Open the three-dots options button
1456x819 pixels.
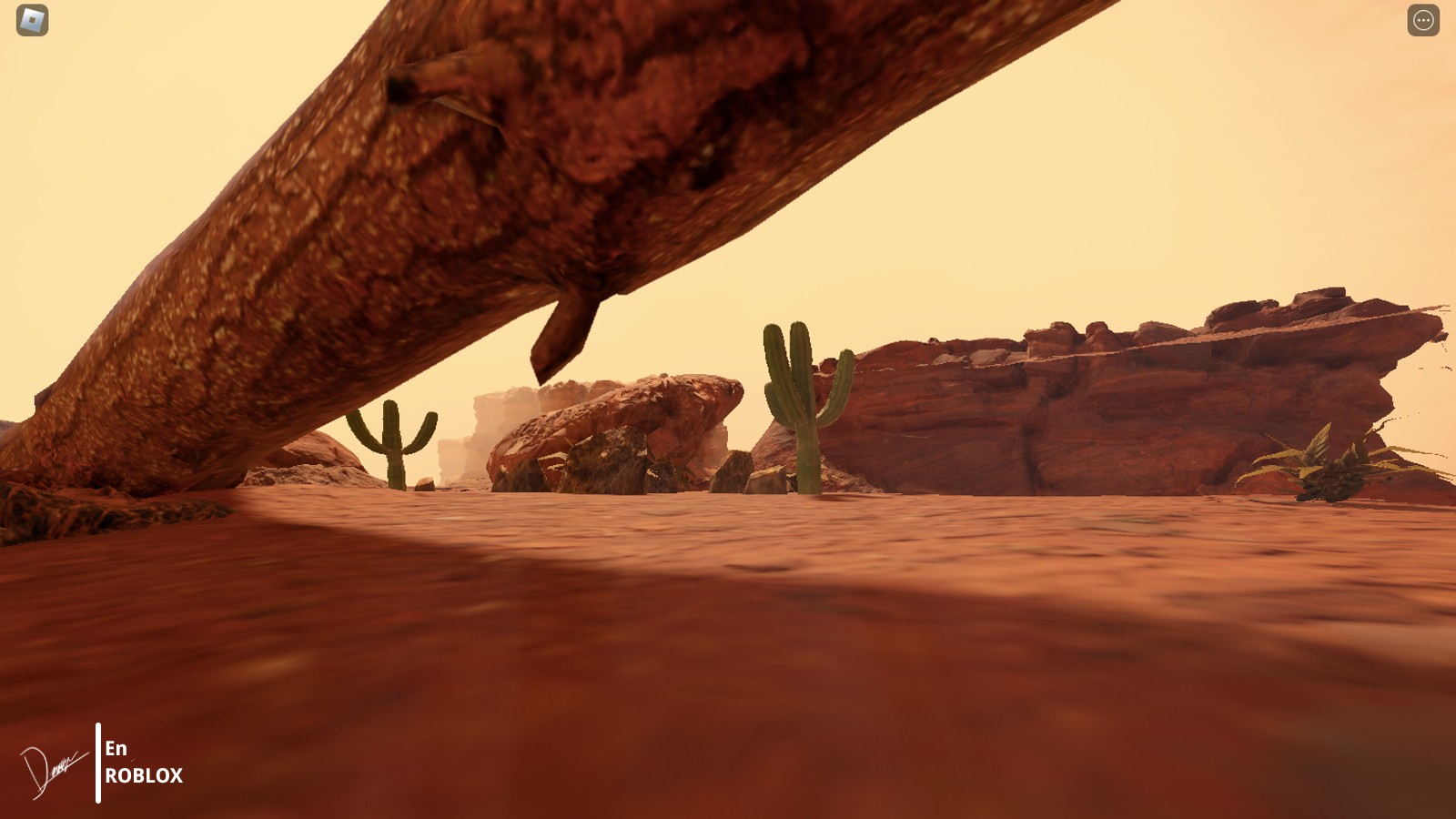point(1423,20)
